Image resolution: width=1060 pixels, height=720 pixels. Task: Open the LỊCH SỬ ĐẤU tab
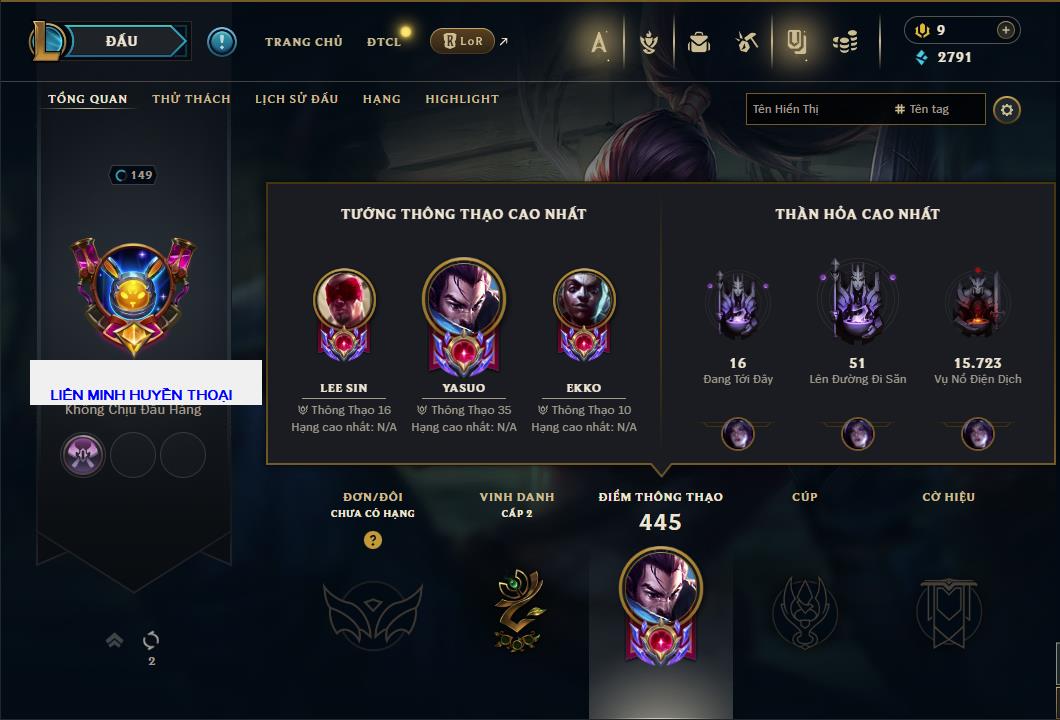(x=296, y=99)
